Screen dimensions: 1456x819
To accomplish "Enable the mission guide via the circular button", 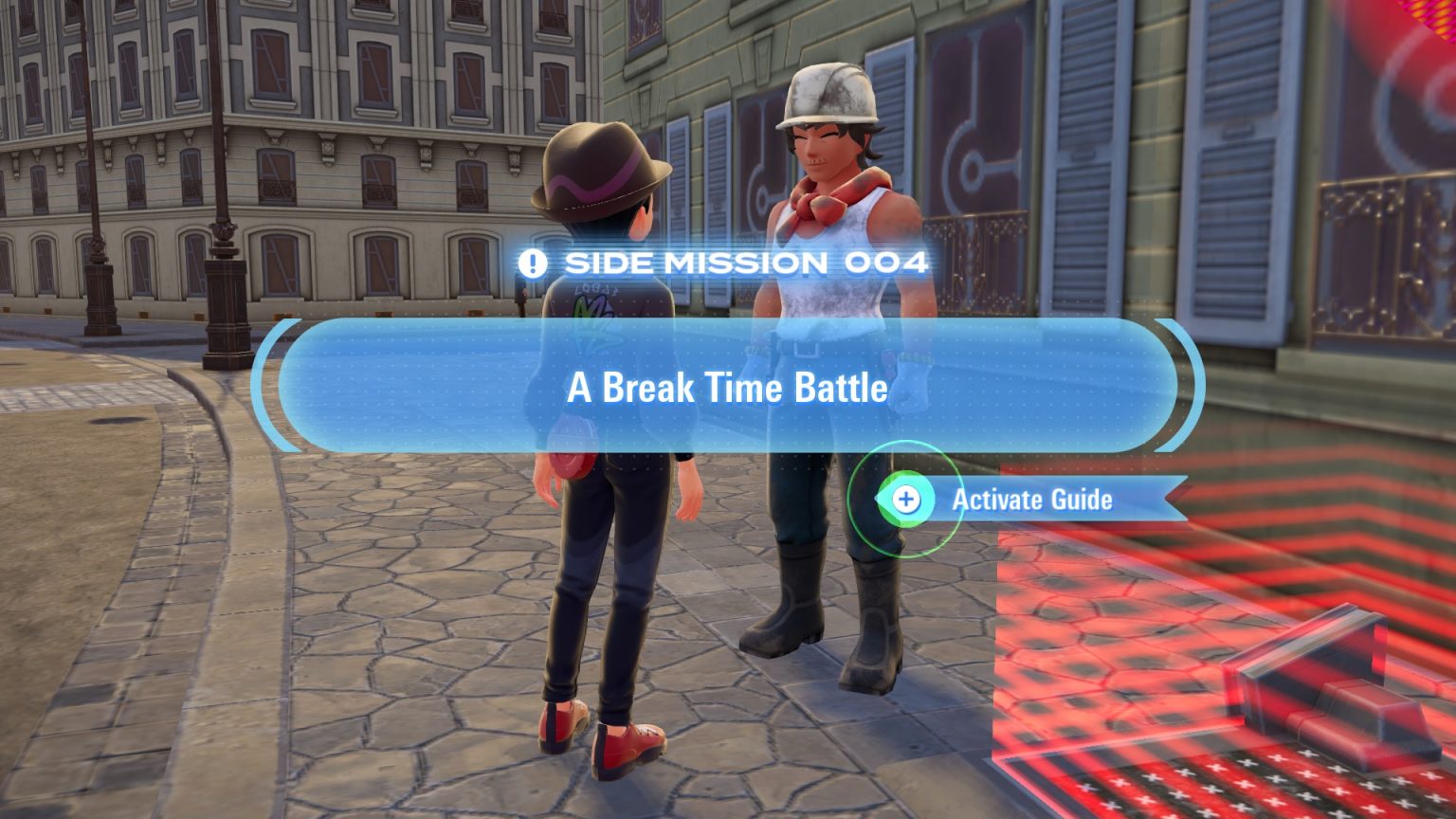I will (908, 500).
